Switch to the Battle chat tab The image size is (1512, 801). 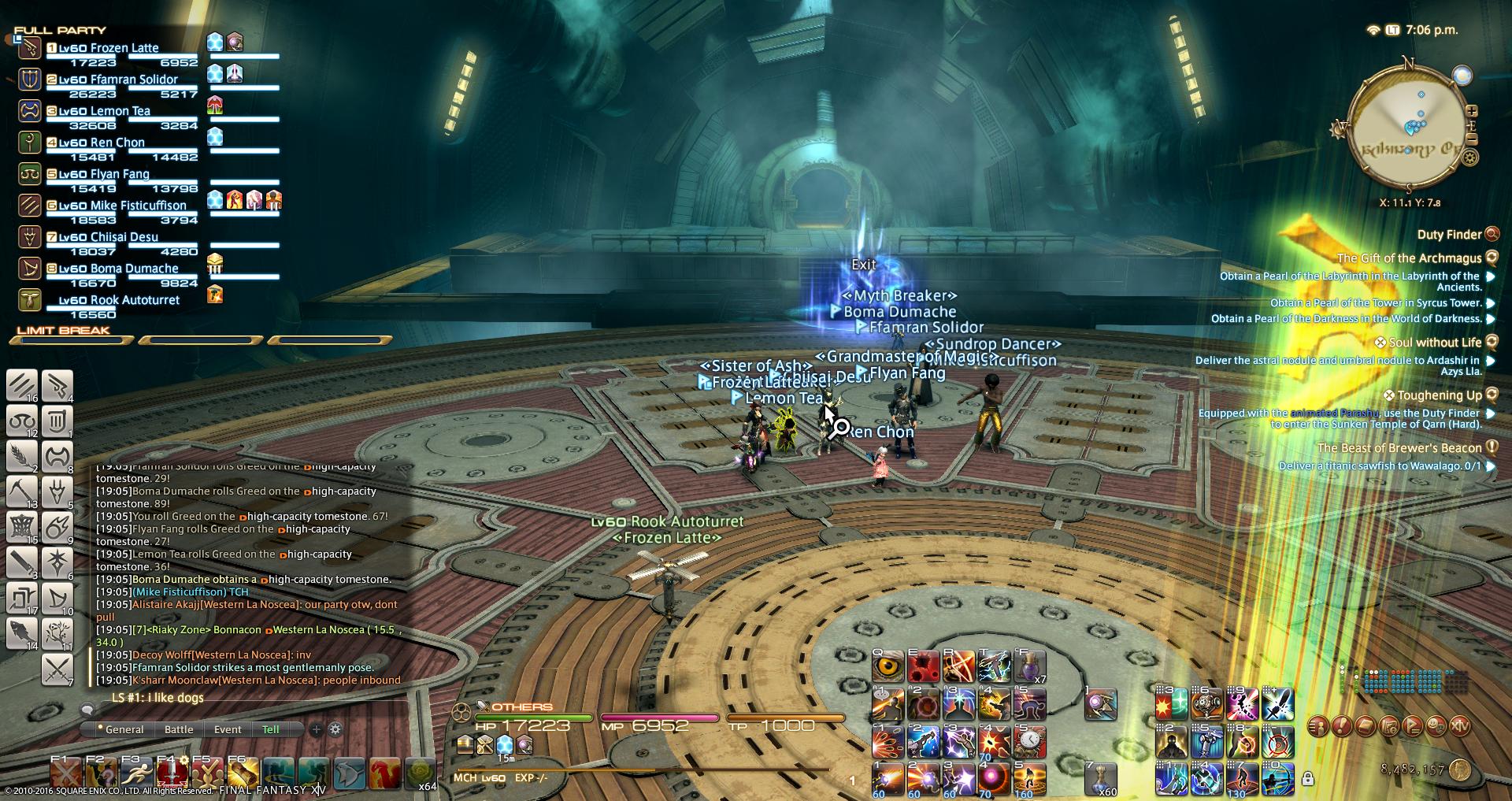[x=179, y=729]
